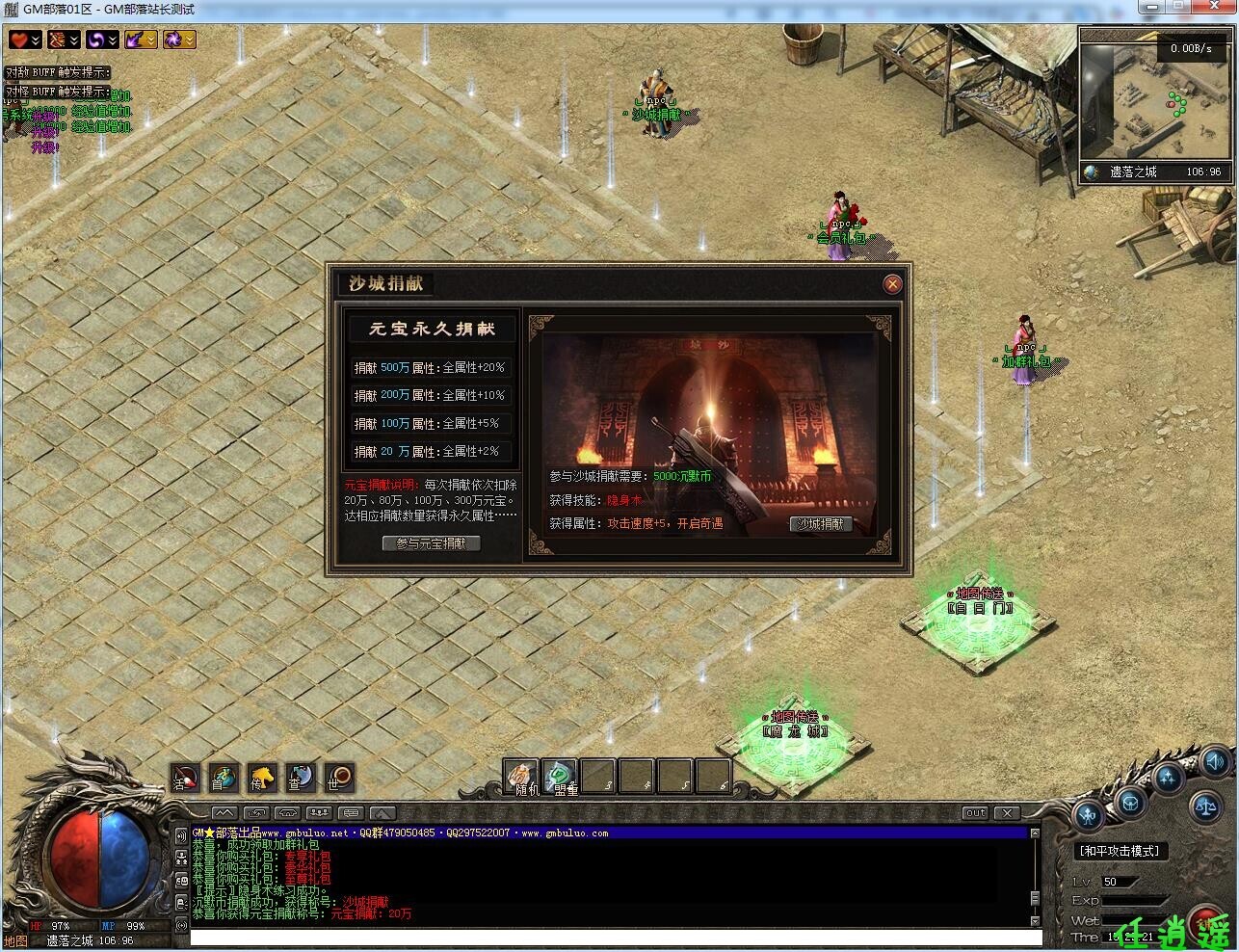The height and width of the screenshot is (952, 1239).
Task: Open the 查 shortcut icon
Action: 301,778
